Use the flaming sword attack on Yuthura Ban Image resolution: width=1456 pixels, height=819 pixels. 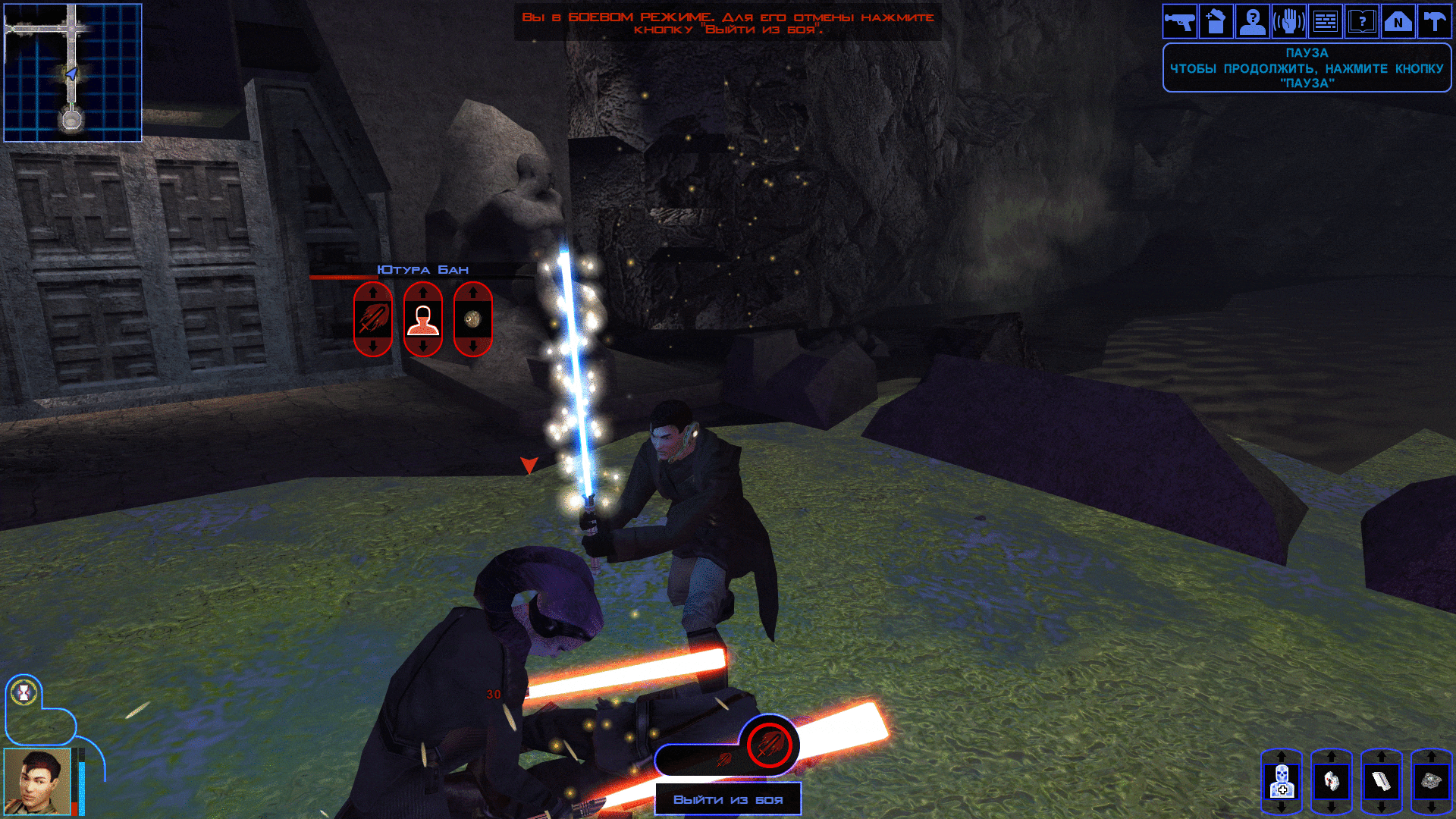373,319
